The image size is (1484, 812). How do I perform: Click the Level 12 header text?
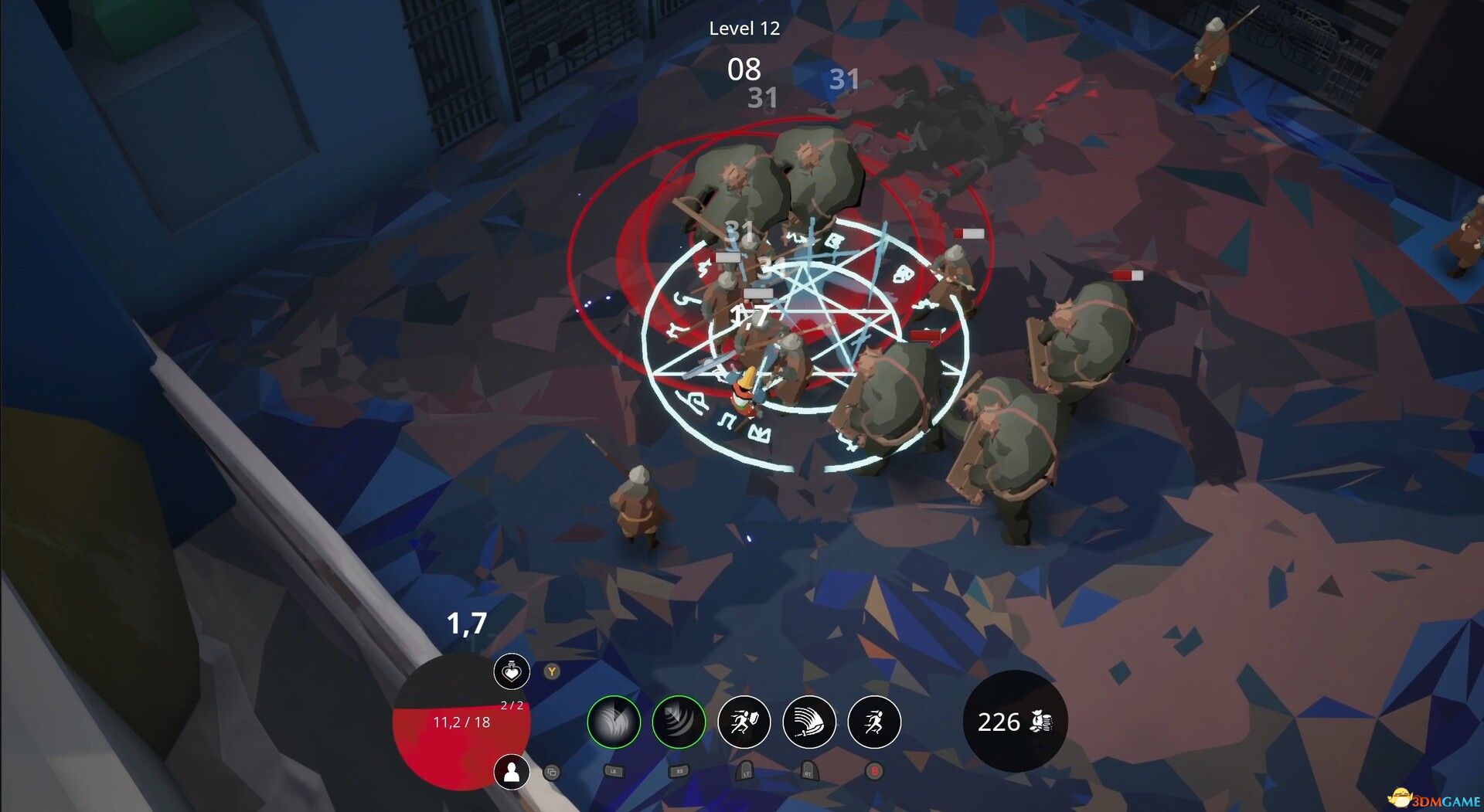[x=744, y=29]
